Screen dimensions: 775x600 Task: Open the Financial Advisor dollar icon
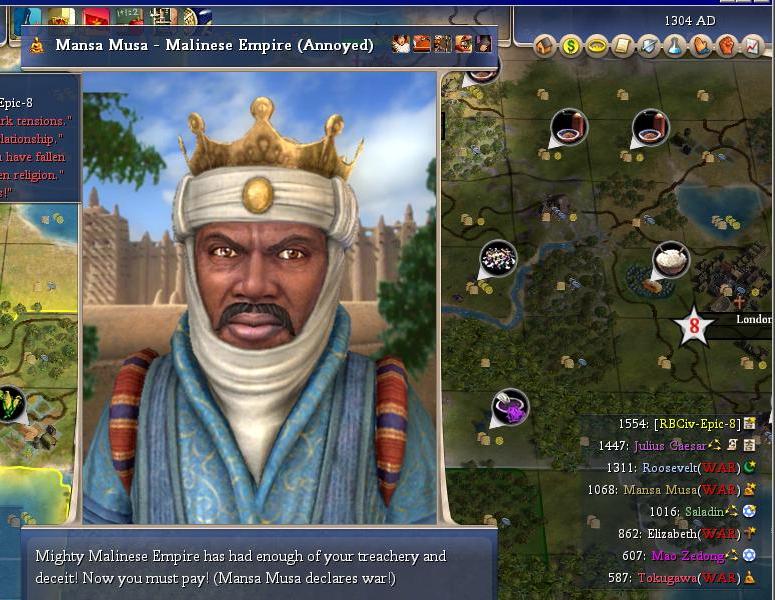[571, 46]
